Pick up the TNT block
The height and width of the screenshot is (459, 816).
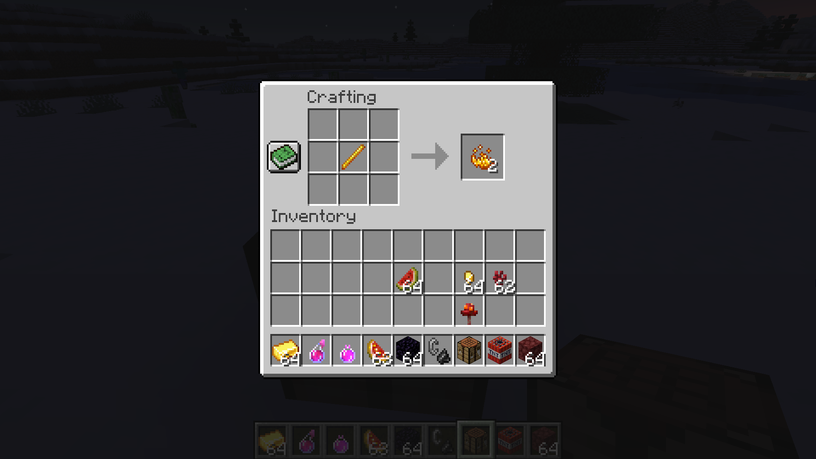click(x=500, y=351)
